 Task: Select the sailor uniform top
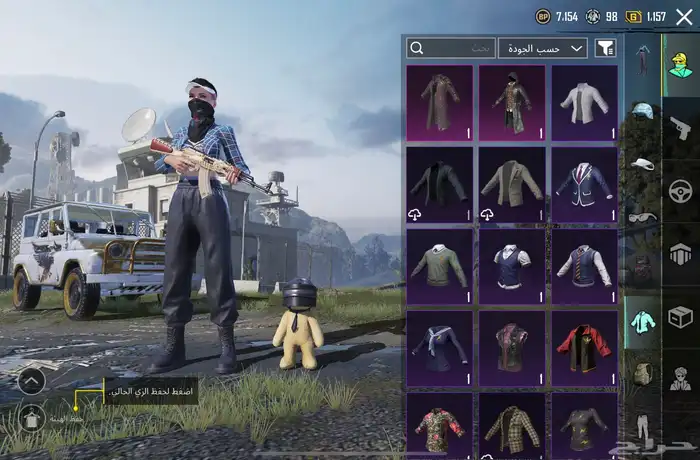click(439, 348)
